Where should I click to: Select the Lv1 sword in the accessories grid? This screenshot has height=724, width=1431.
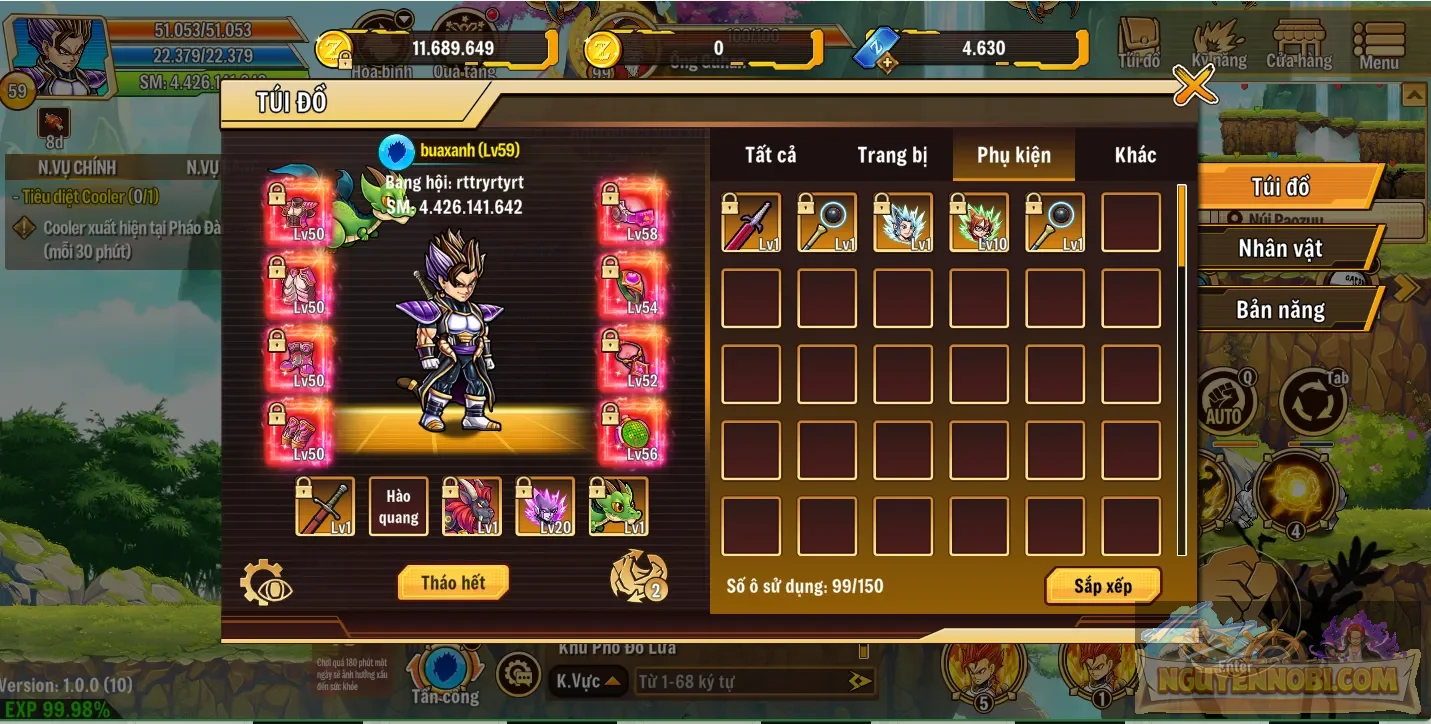750,222
